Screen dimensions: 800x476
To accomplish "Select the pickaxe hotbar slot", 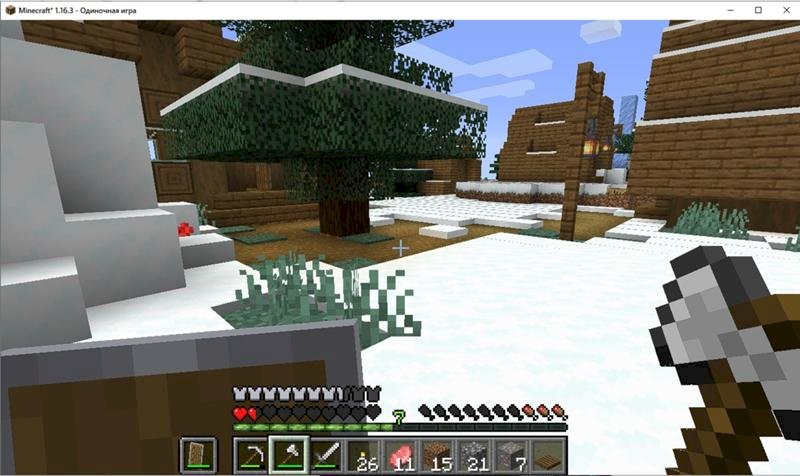I will (x=251, y=455).
